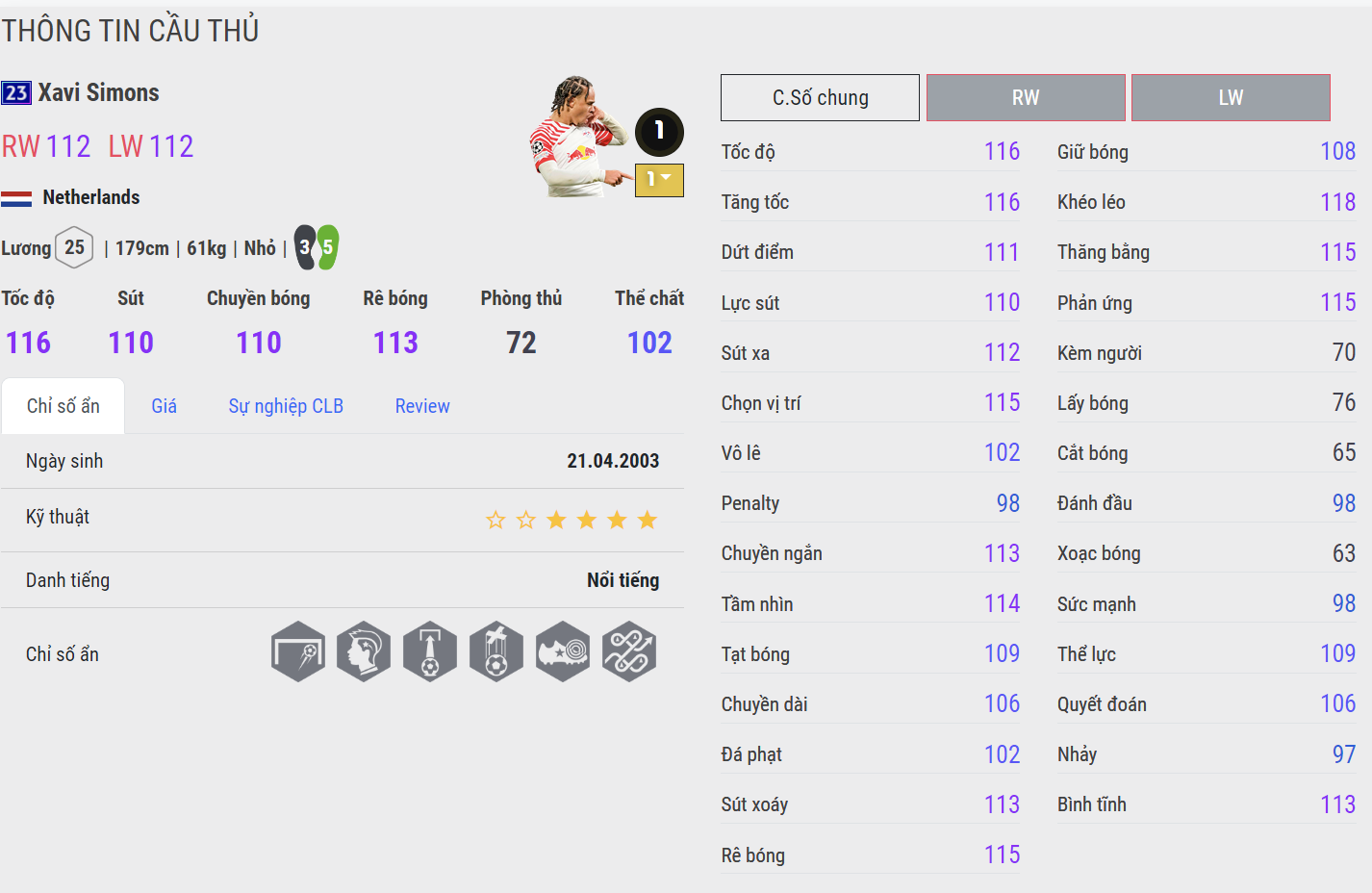Switch to the LW position tab
Viewport: 1372px width, 893px height.
coord(1231,98)
